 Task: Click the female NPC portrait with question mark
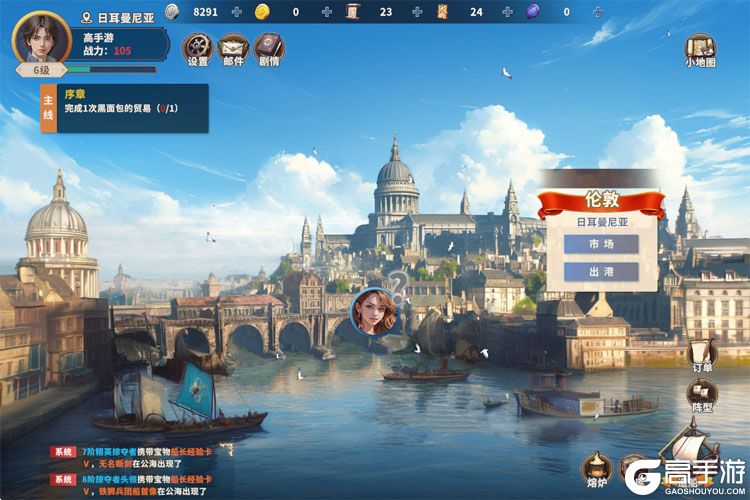point(376,310)
